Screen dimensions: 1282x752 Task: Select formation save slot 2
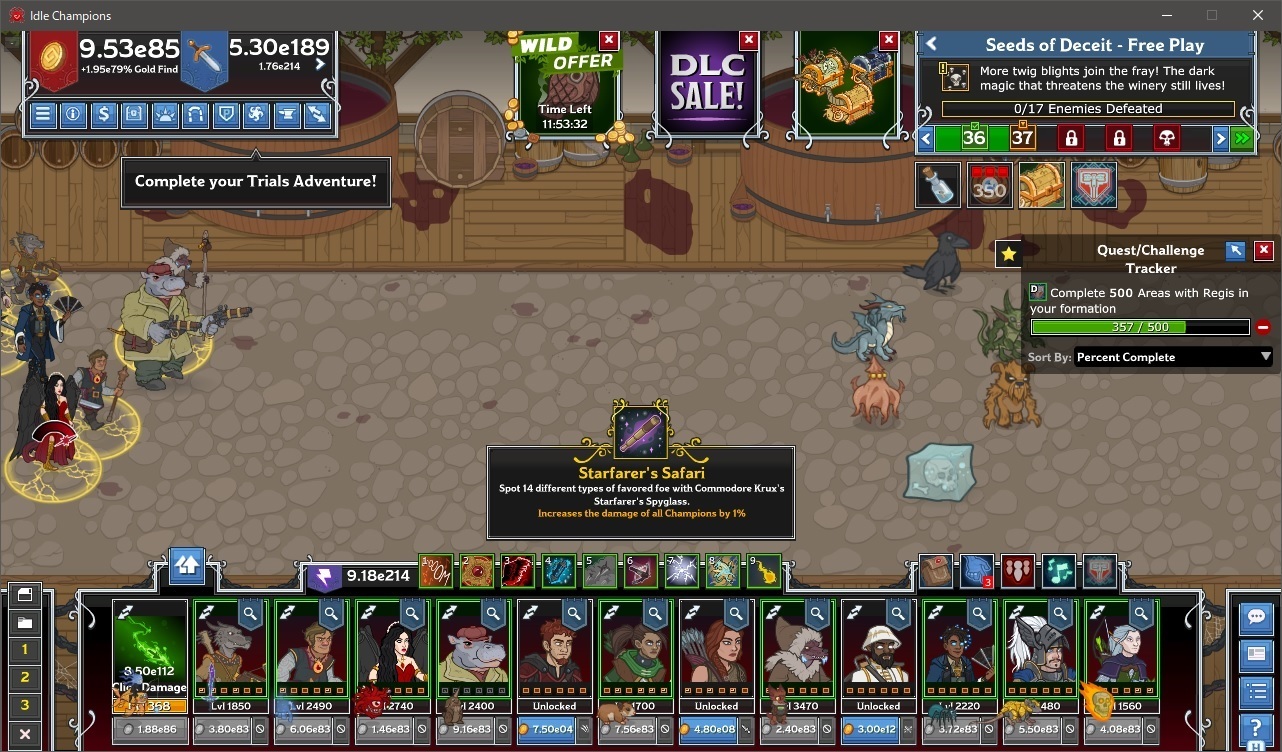point(25,677)
